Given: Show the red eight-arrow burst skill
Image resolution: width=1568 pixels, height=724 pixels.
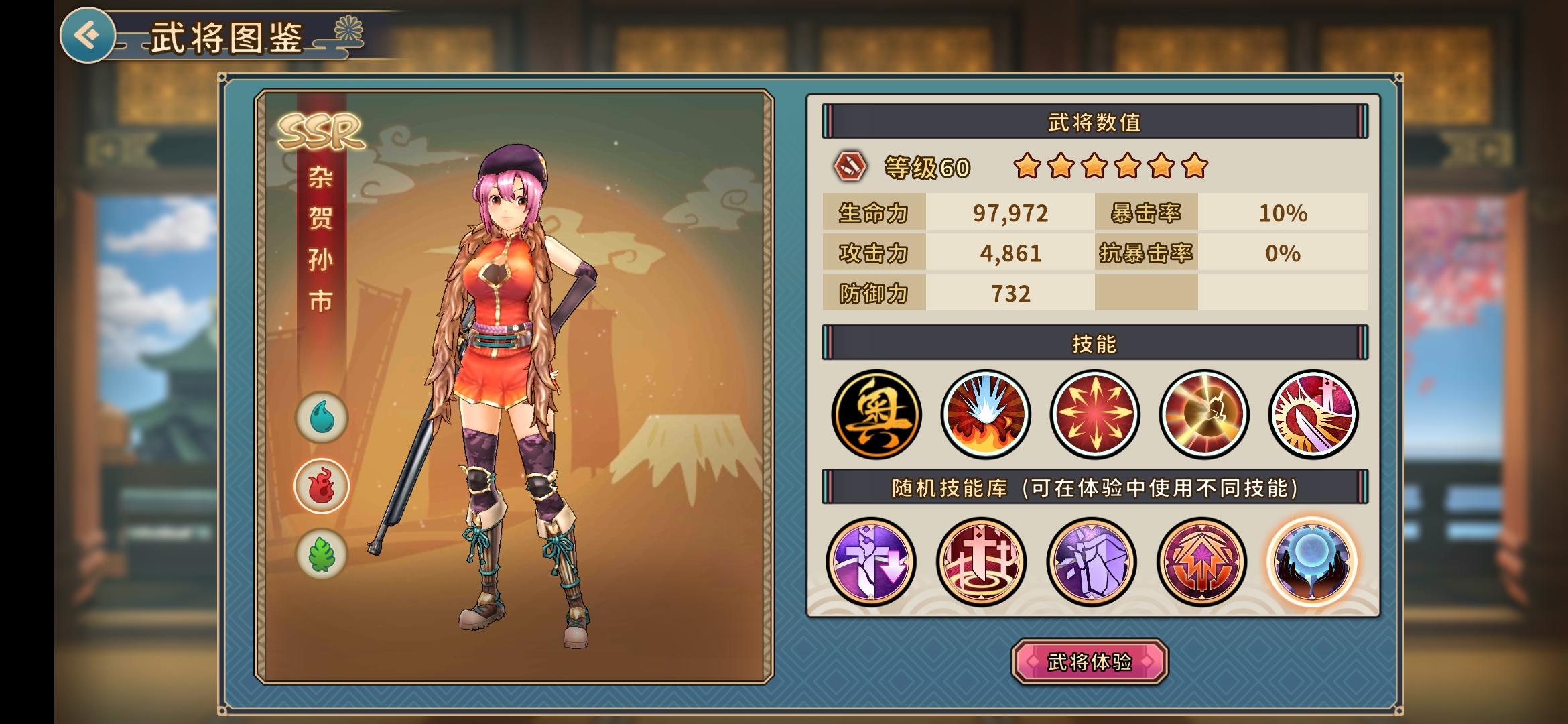Looking at the screenshot, I should click(1094, 414).
